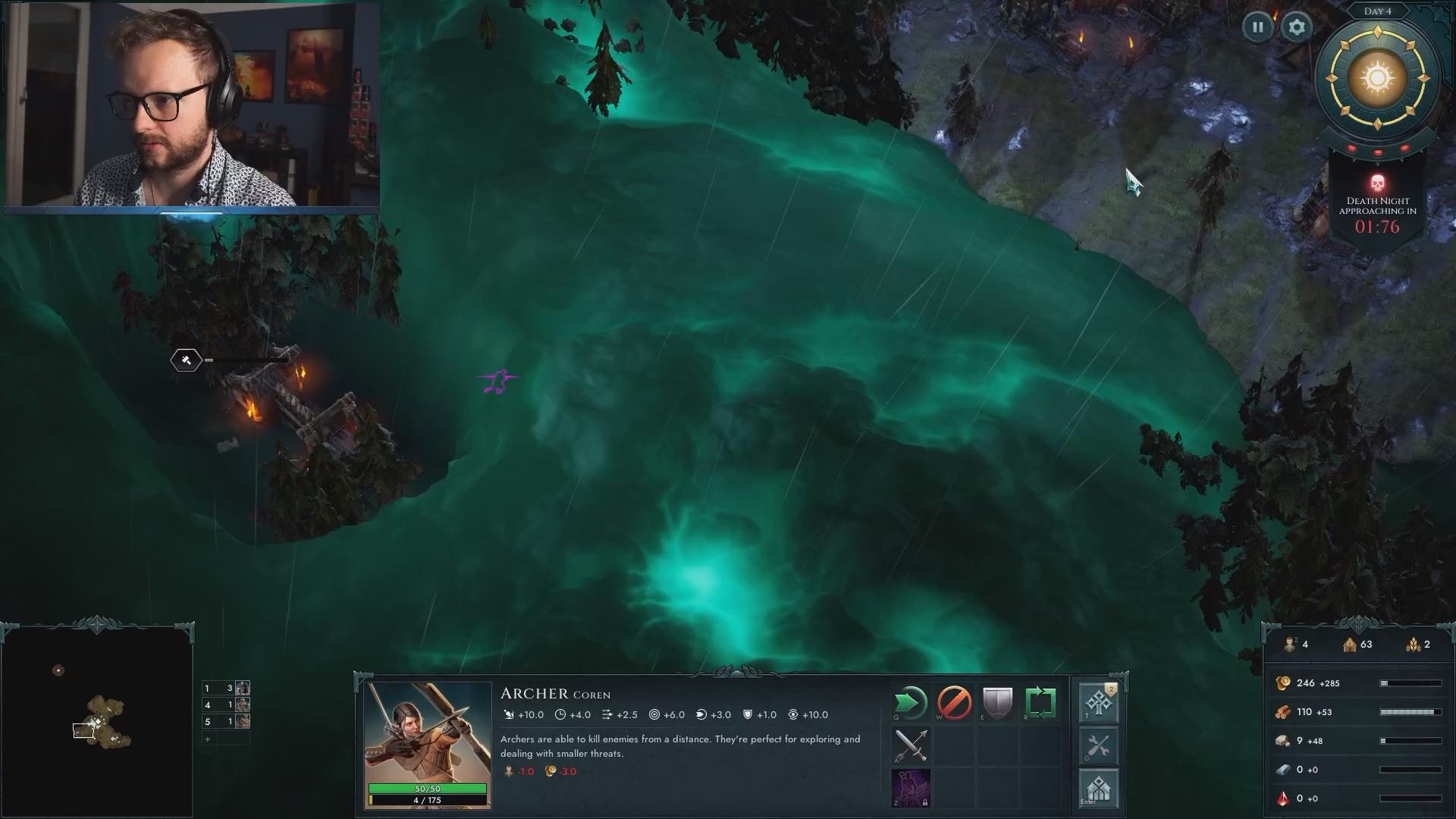Activate the green arrow move command
Image resolution: width=1456 pixels, height=819 pixels.
click(911, 703)
